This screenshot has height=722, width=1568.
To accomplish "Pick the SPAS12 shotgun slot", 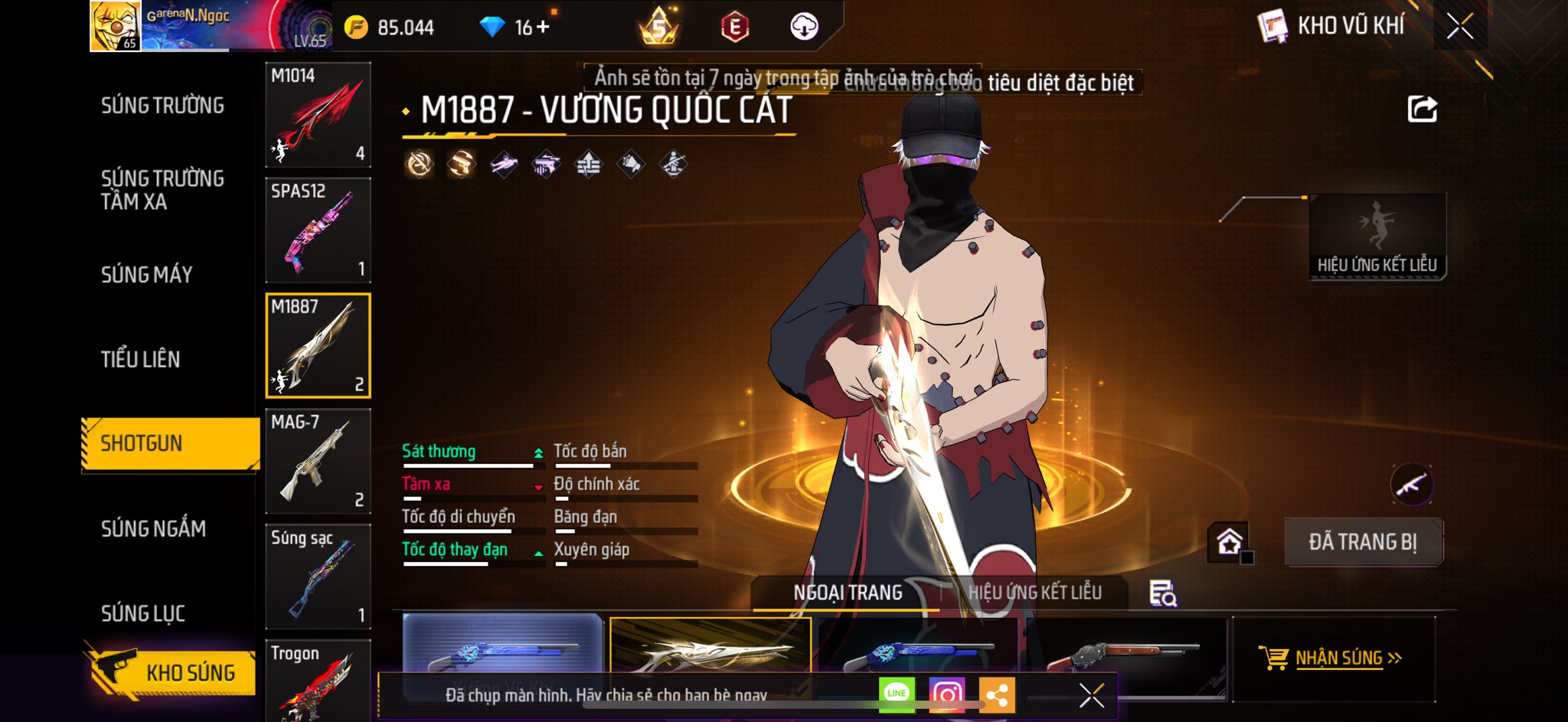I will point(318,230).
